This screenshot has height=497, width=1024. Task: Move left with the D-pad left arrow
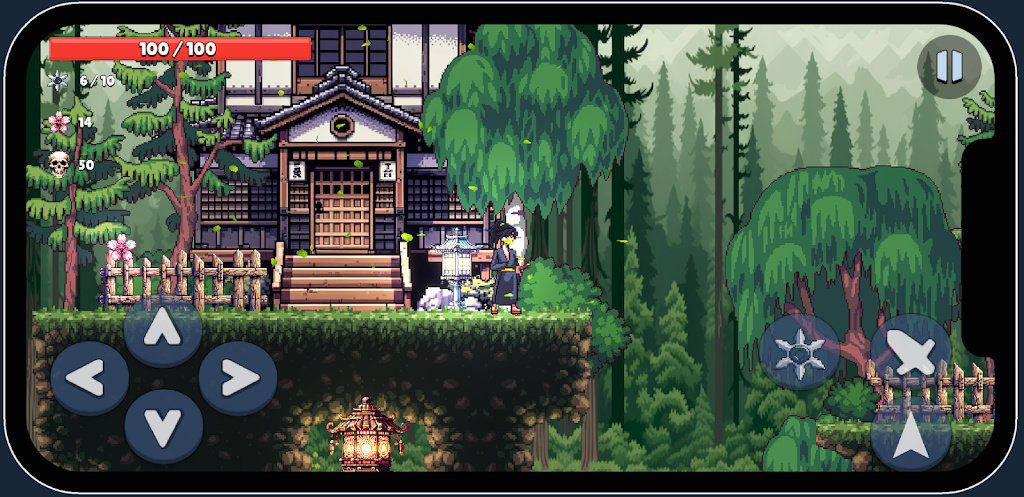point(89,378)
